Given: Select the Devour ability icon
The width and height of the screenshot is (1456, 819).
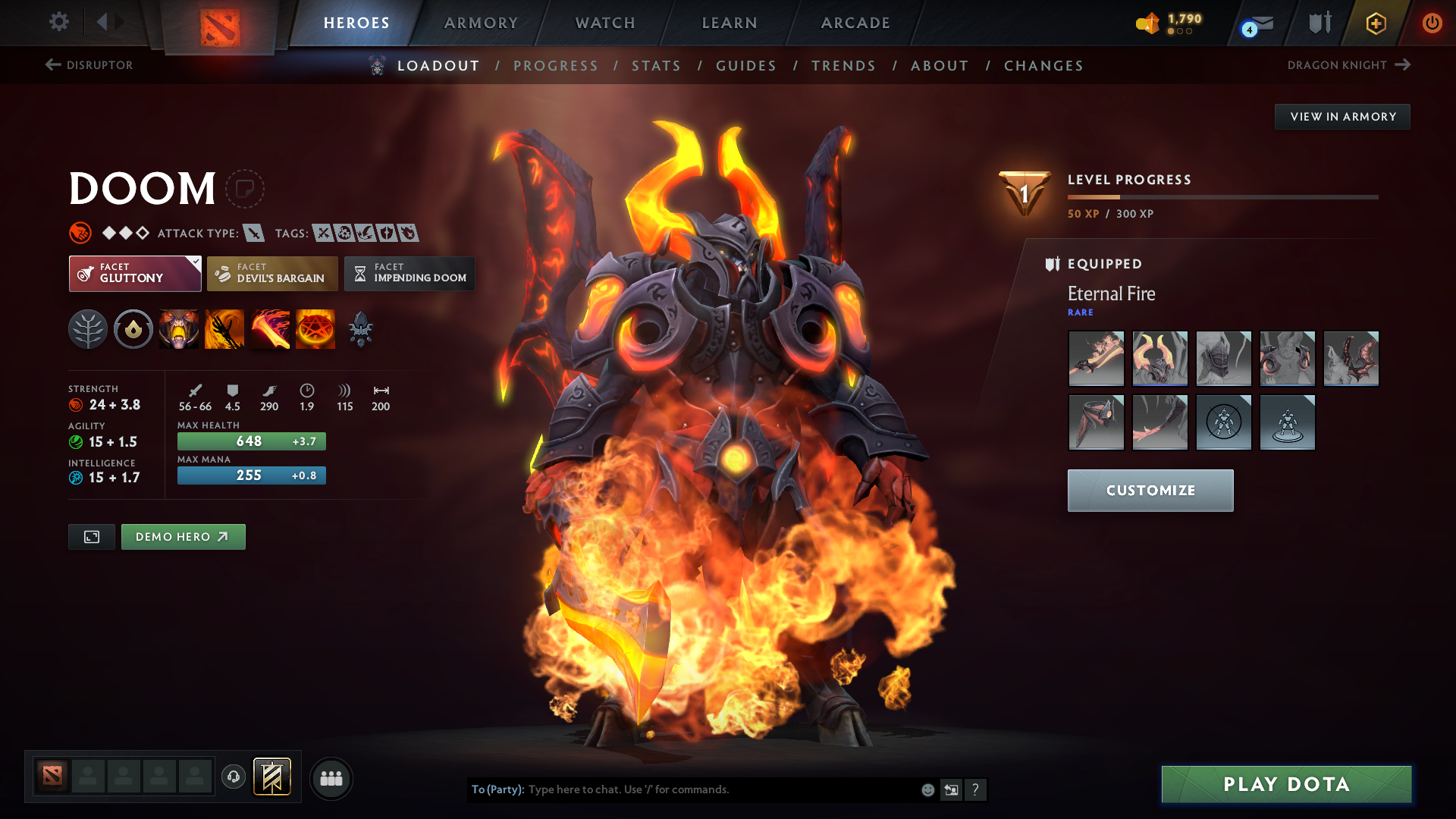Looking at the screenshot, I should [179, 328].
